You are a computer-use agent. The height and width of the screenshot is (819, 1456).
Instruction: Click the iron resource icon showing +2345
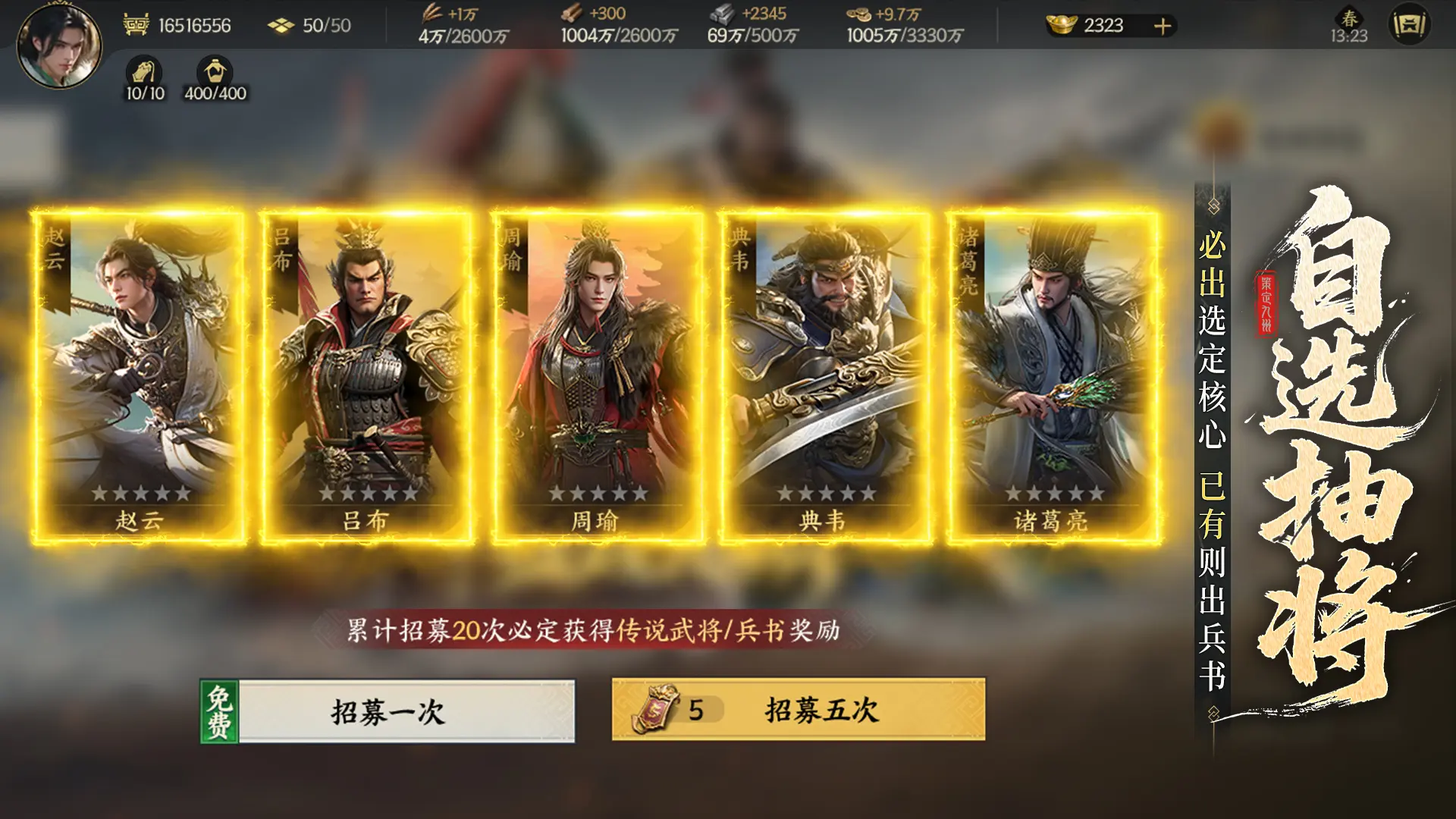click(x=724, y=14)
